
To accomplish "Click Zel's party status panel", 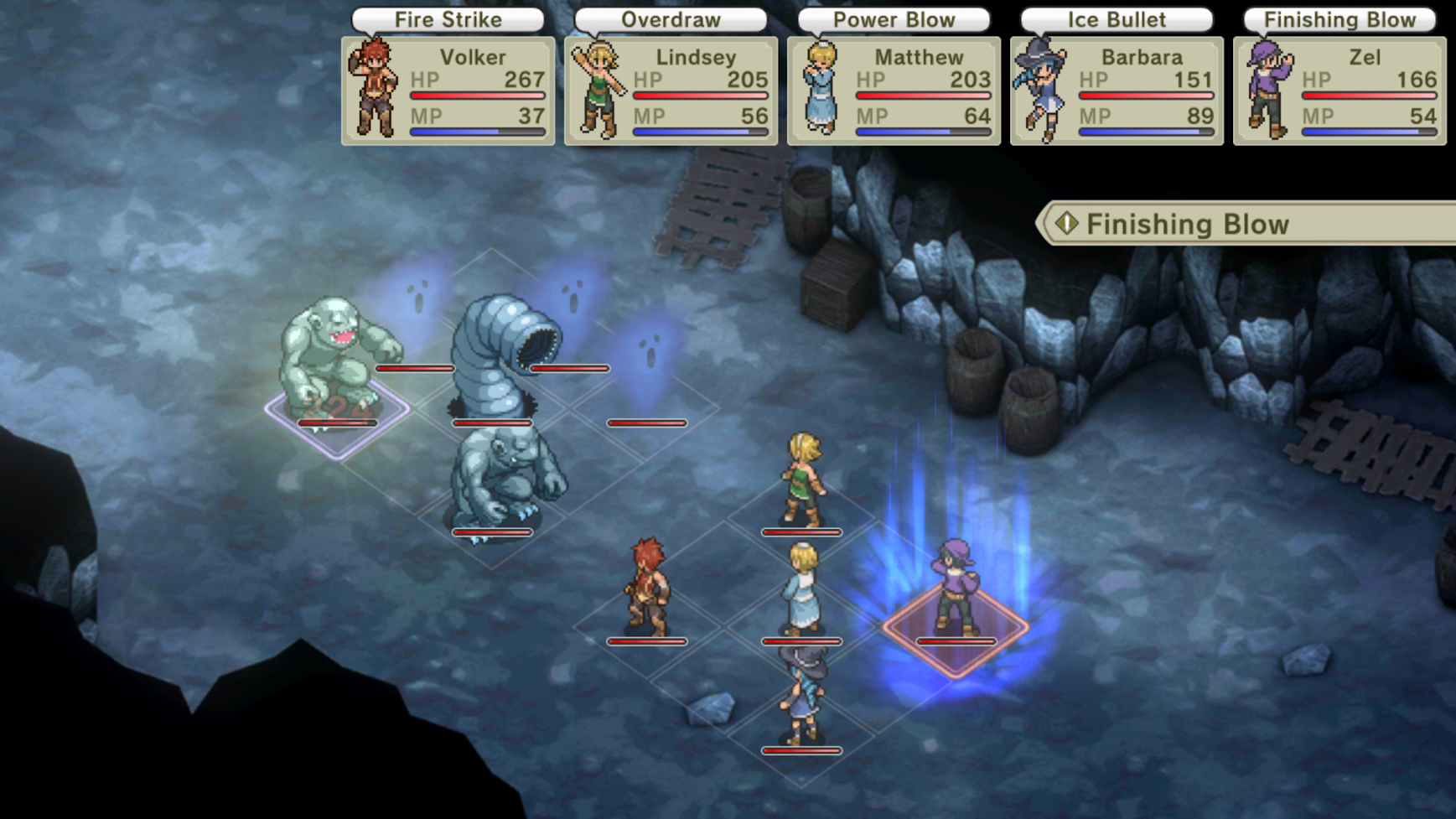I will tap(1339, 91).
